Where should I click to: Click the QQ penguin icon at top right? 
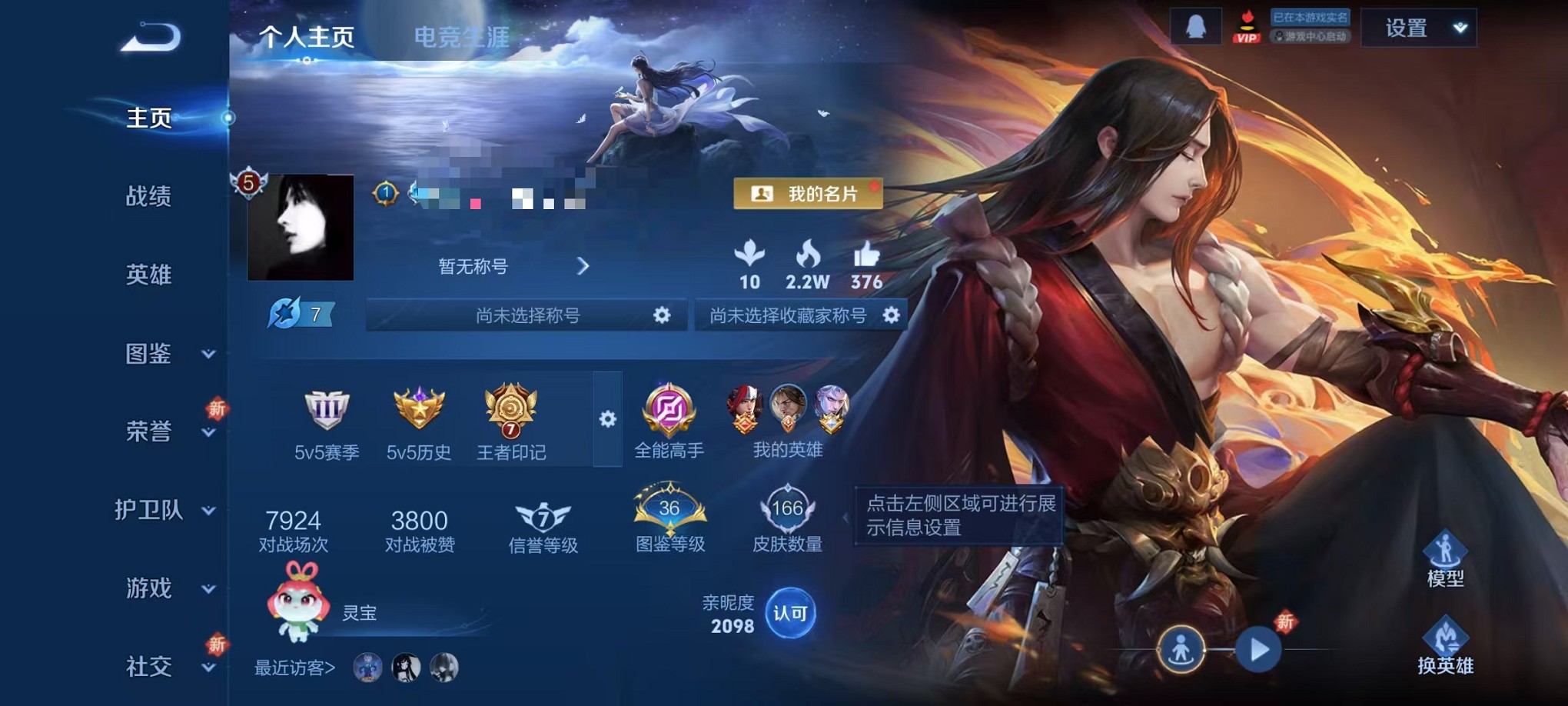pyautogui.click(x=1197, y=25)
